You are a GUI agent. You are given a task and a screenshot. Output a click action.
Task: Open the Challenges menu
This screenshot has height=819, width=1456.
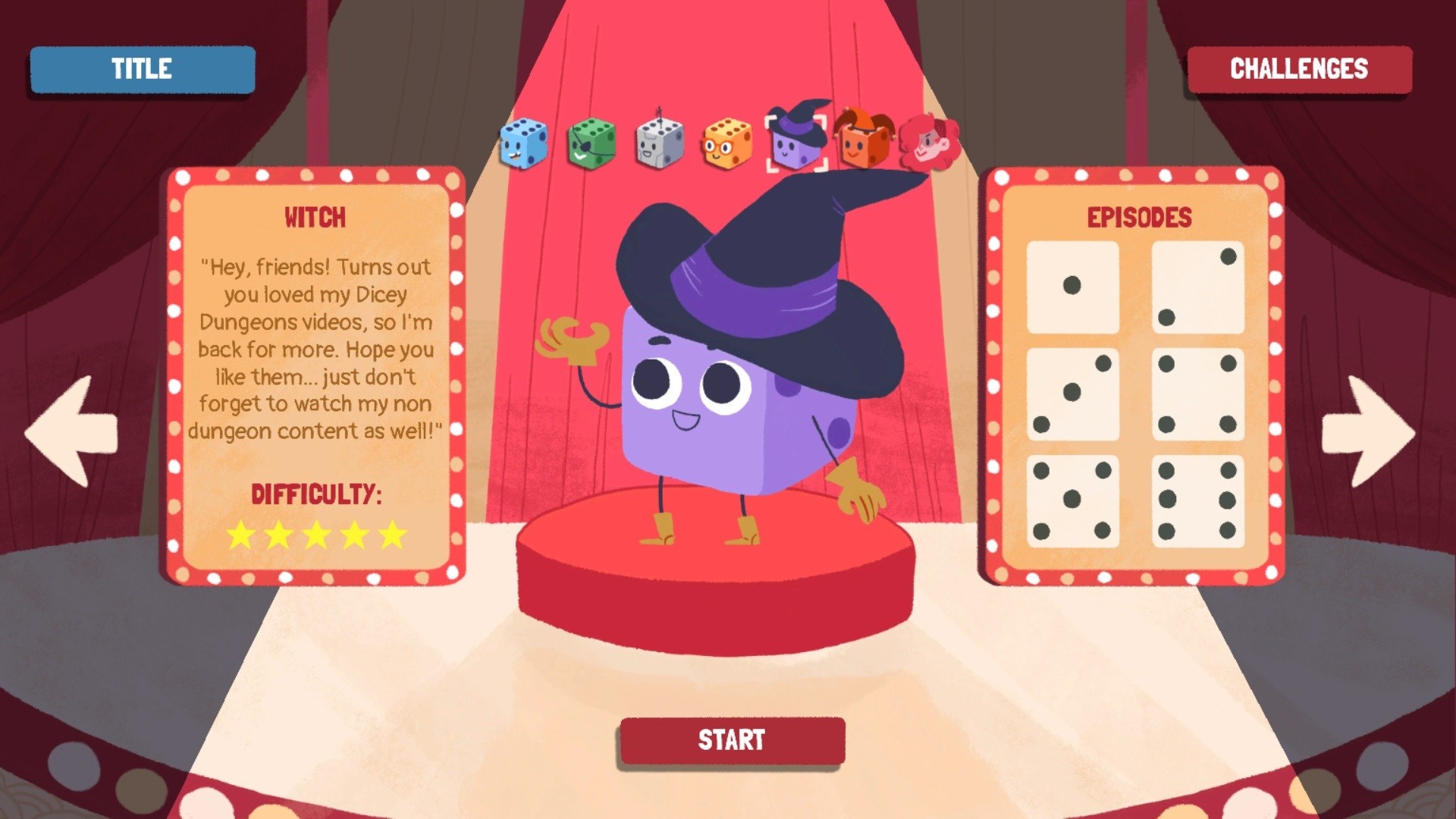pos(1298,69)
